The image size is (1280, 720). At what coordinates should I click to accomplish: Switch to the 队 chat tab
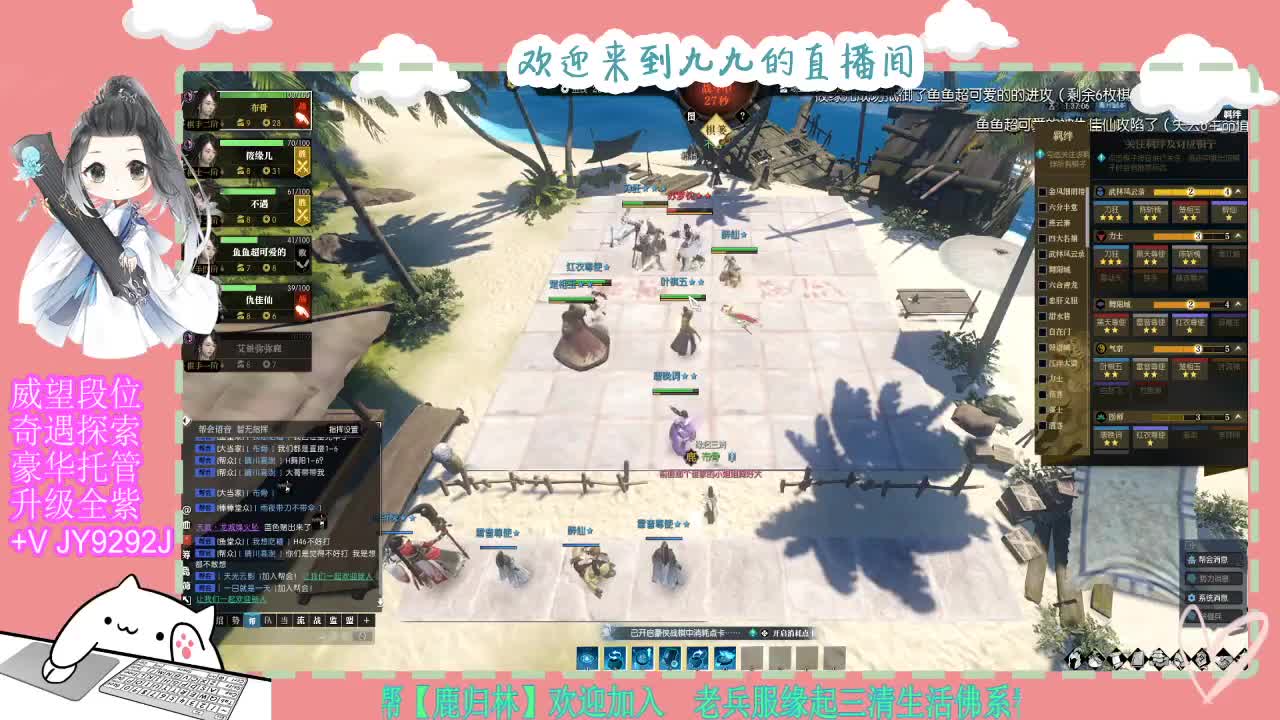point(268,620)
